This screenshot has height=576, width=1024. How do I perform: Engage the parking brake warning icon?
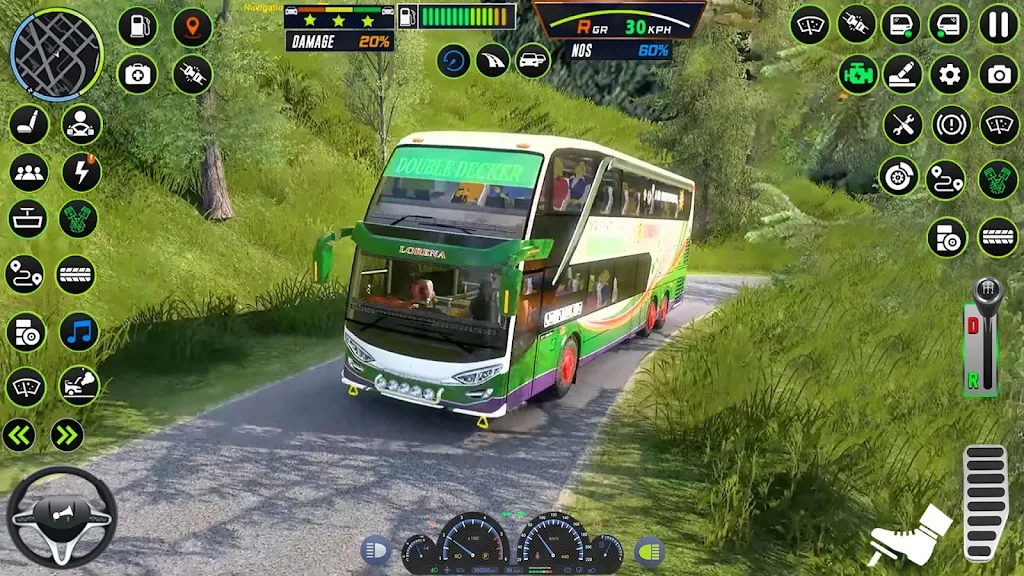pyautogui.click(x=951, y=125)
